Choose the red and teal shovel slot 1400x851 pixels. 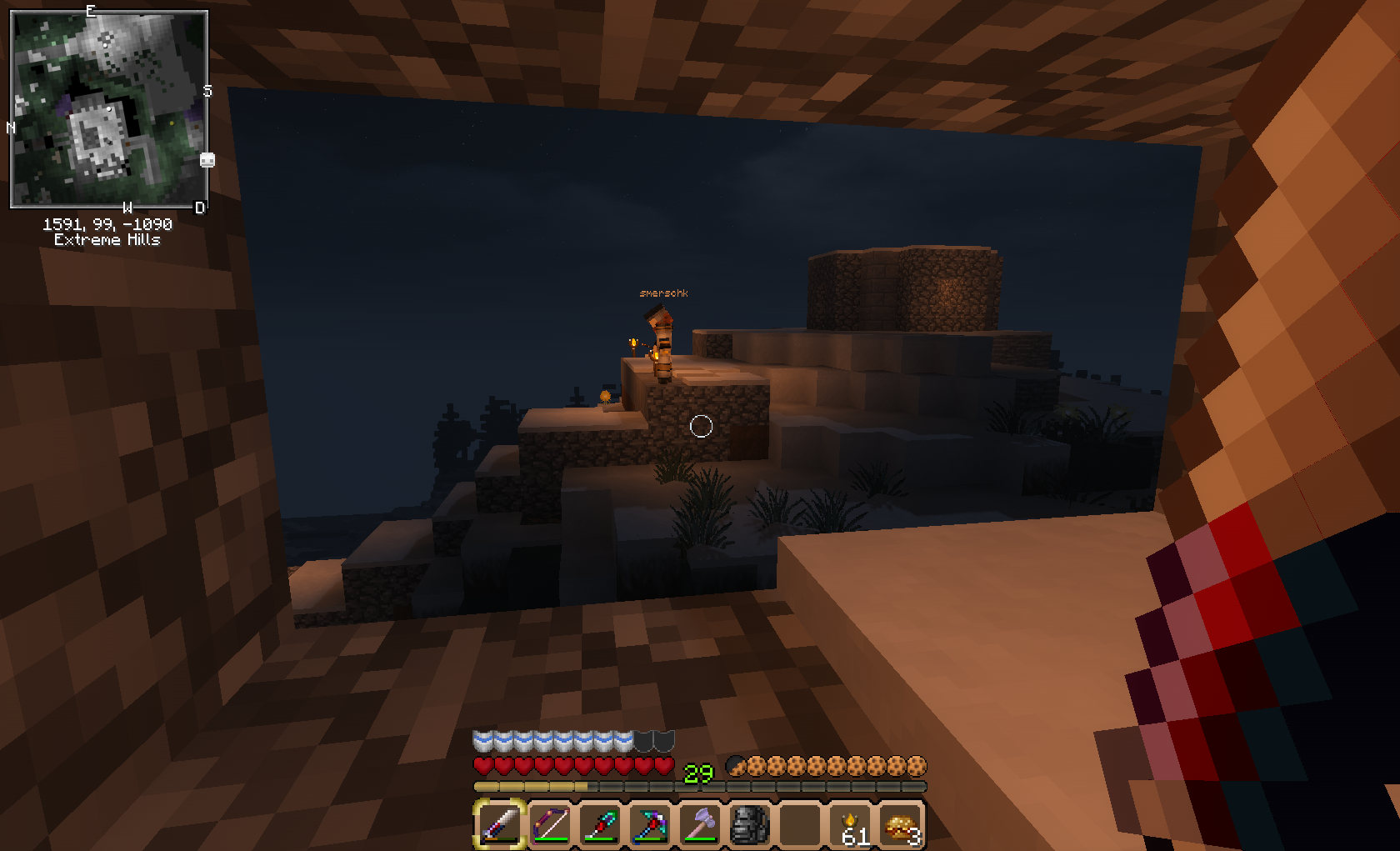(x=600, y=824)
